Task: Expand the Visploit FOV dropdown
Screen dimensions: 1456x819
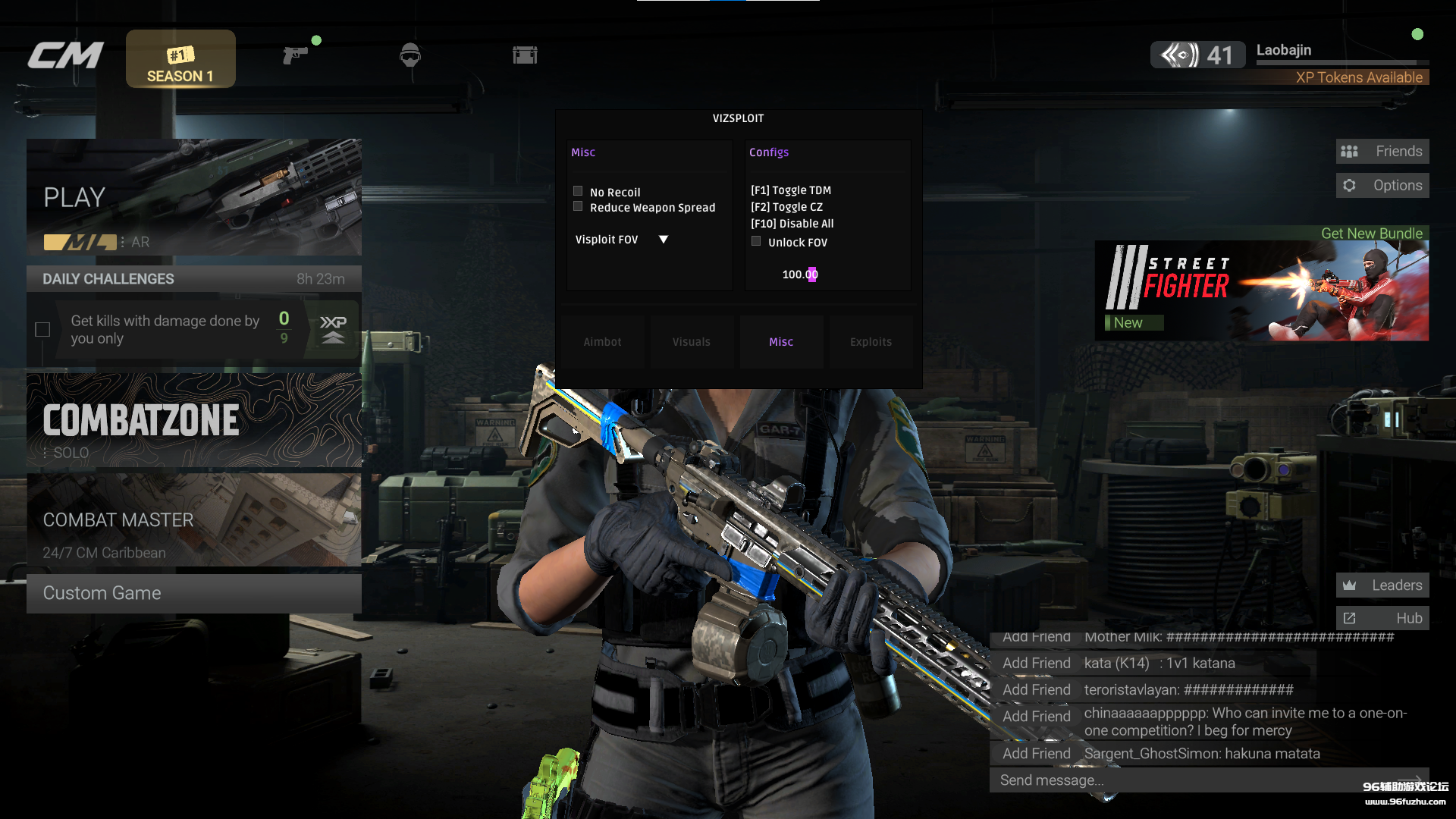Action: pos(664,240)
